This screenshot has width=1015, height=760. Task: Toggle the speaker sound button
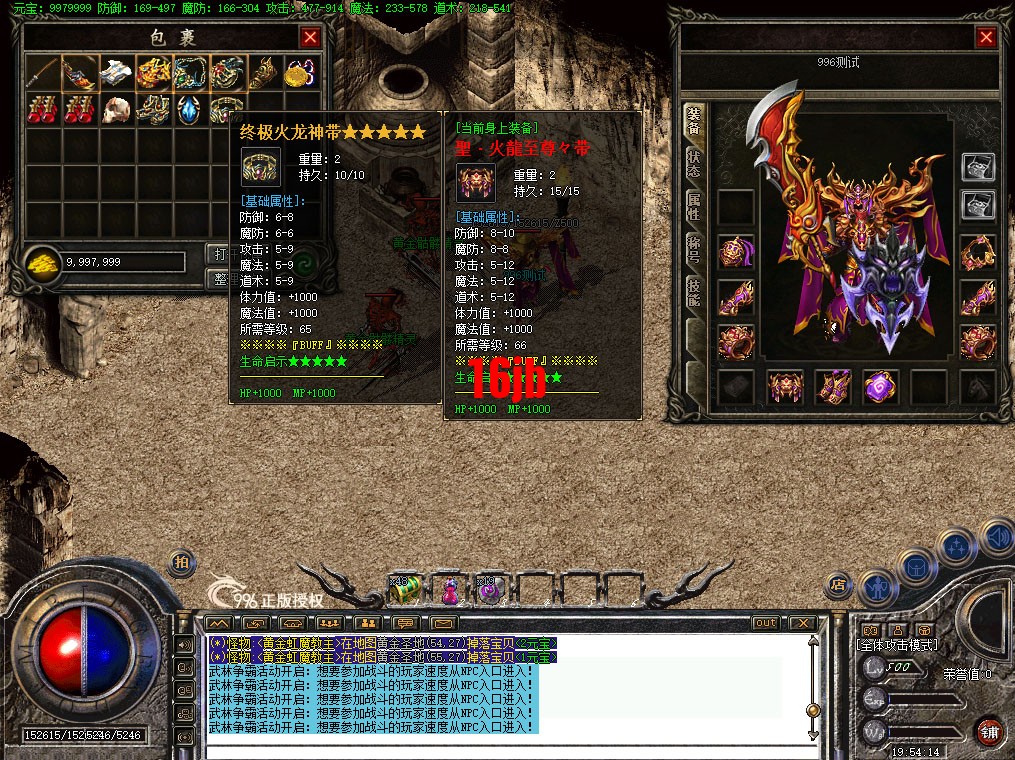click(x=996, y=538)
